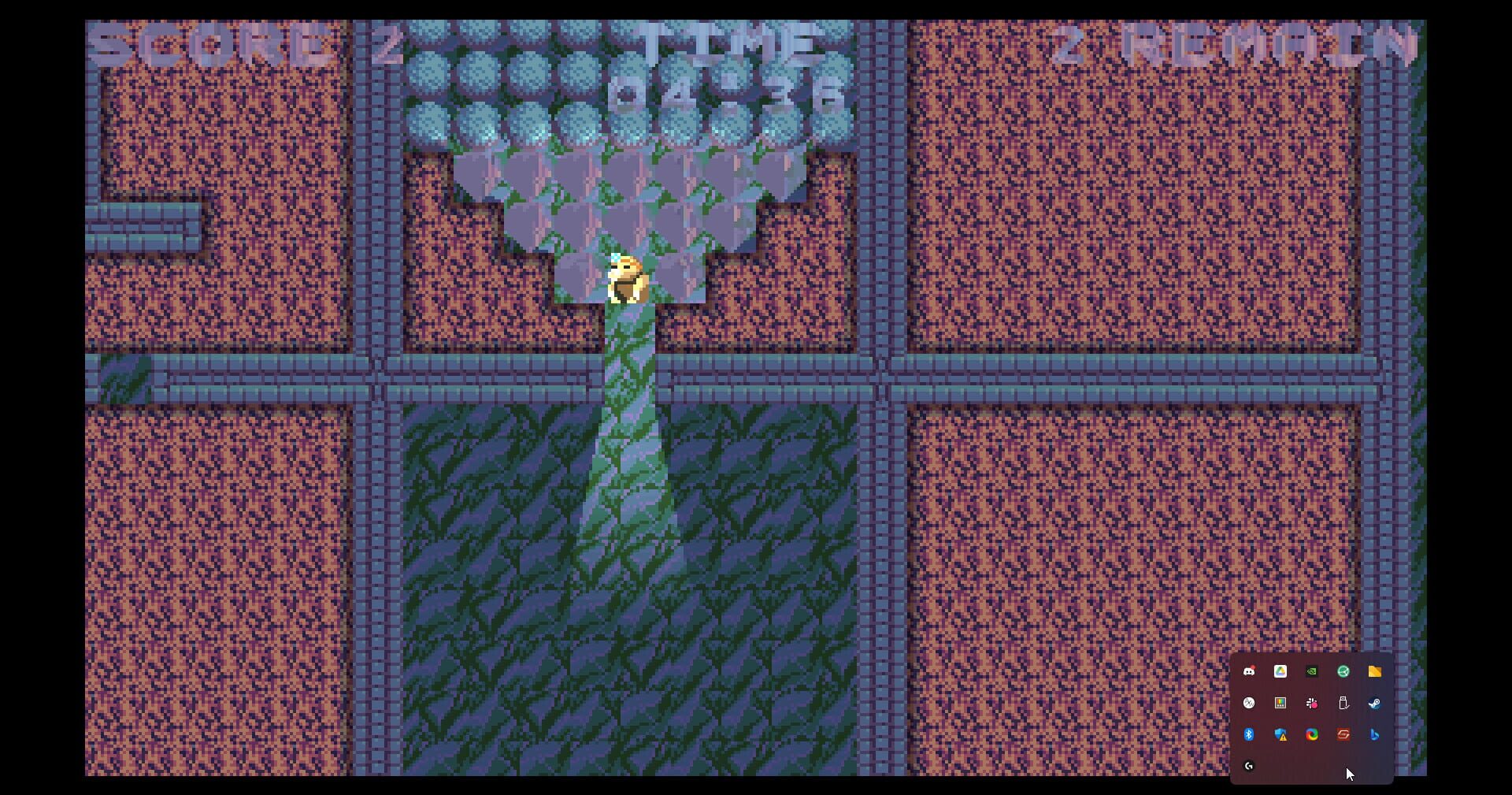Image resolution: width=1512 pixels, height=795 pixels.
Task: Open the Bluetooth devices tray icon
Action: click(1248, 735)
